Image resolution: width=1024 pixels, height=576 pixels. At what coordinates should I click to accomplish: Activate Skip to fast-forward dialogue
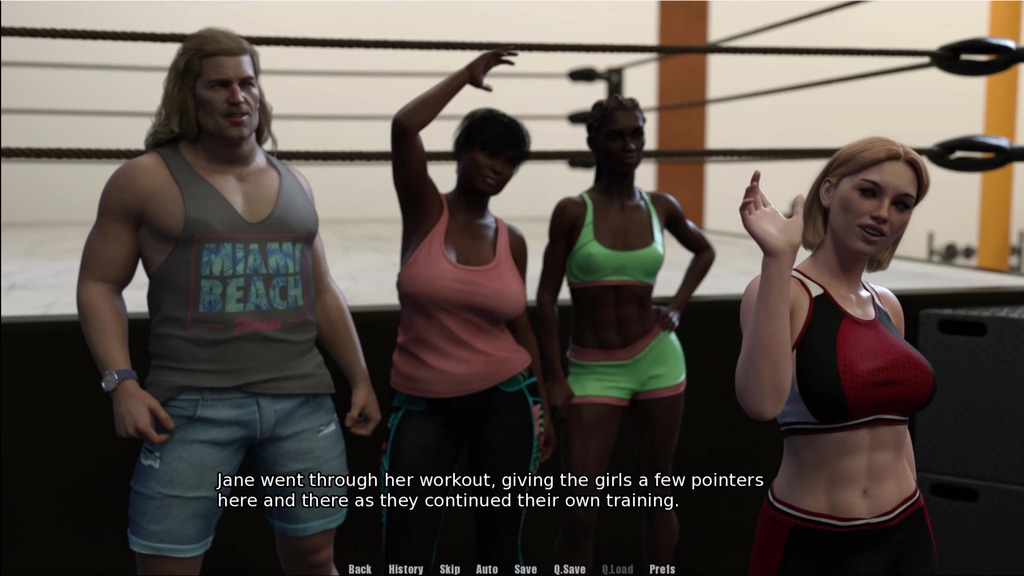(x=450, y=569)
